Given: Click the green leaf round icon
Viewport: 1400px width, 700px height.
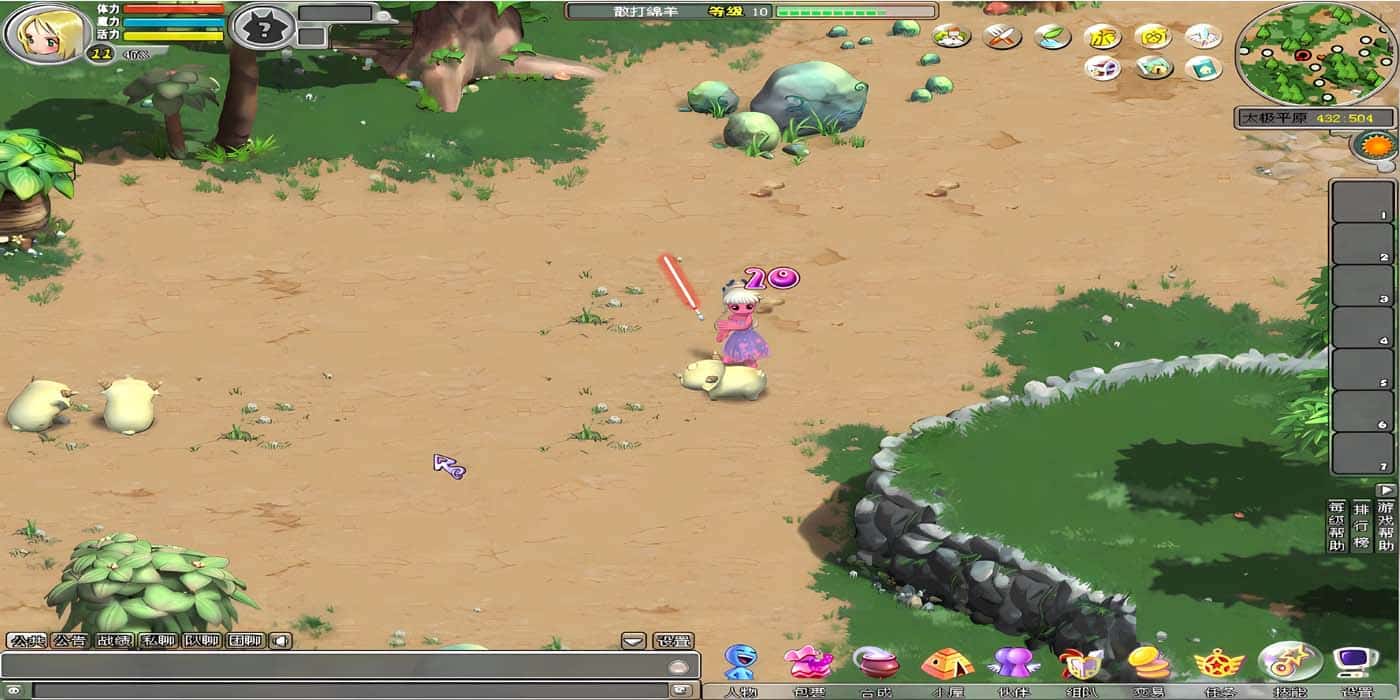Looking at the screenshot, I should tap(1052, 37).
